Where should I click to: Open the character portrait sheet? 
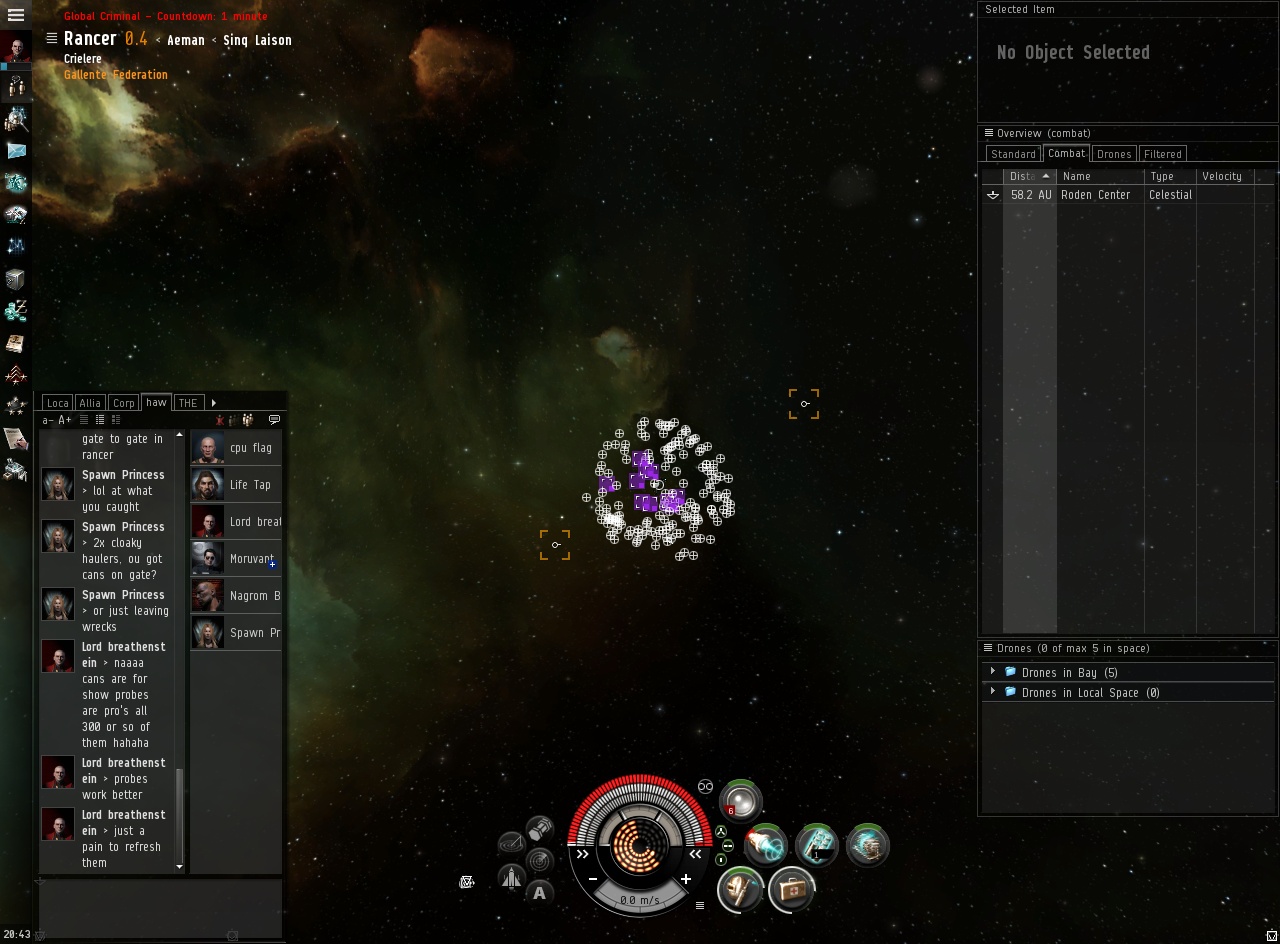click(16, 49)
